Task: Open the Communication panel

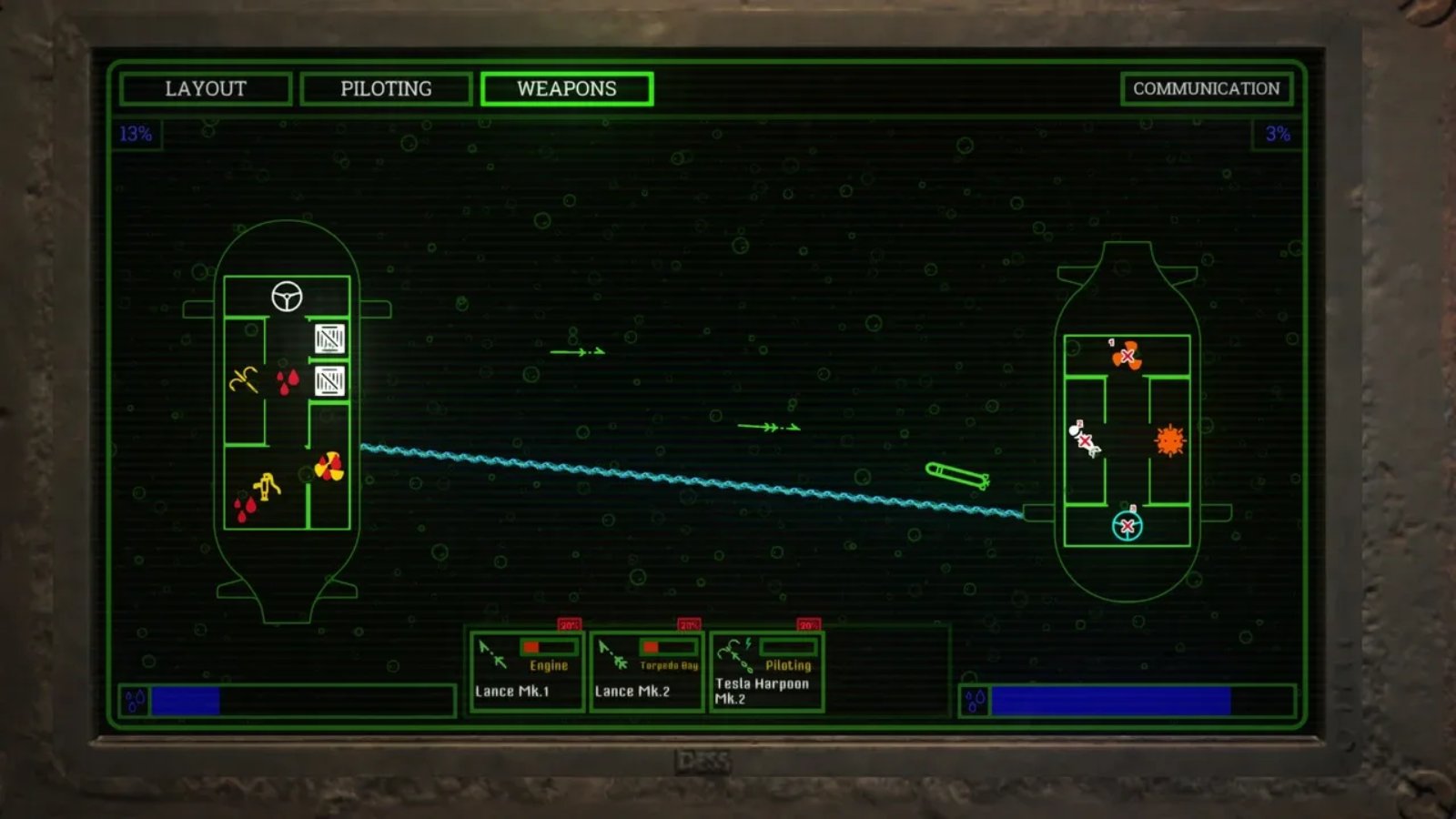Action: [1206, 89]
